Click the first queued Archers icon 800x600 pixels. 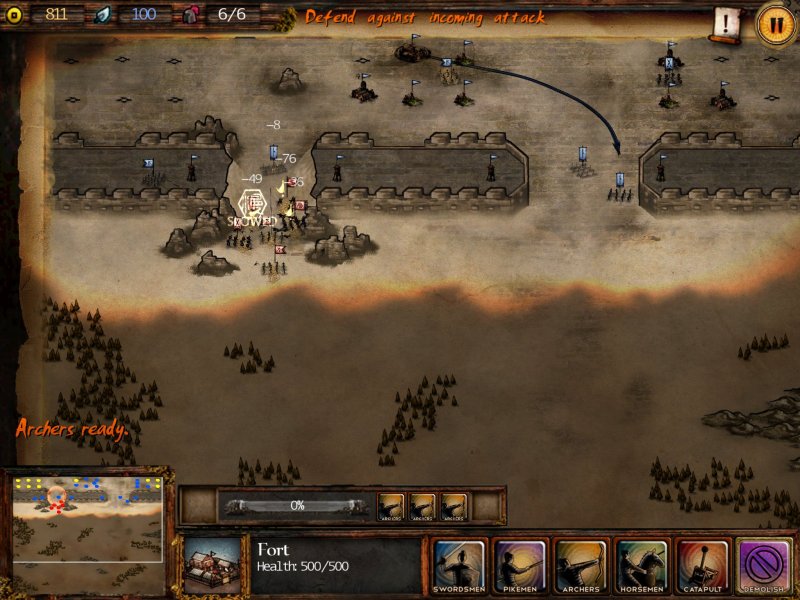point(391,506)
